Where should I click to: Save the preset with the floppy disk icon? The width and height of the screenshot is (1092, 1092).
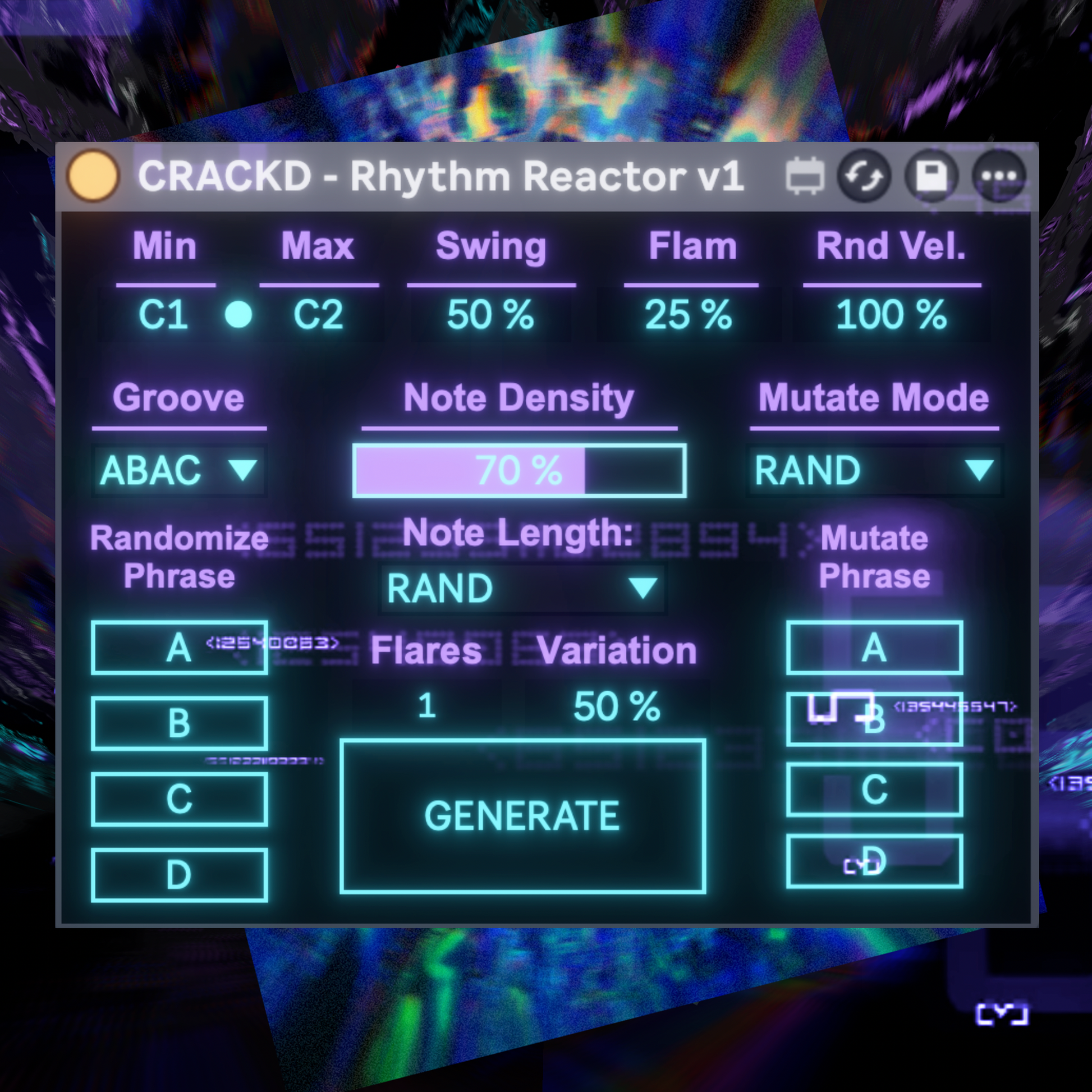pyautogui.click(x=932, y=176)
